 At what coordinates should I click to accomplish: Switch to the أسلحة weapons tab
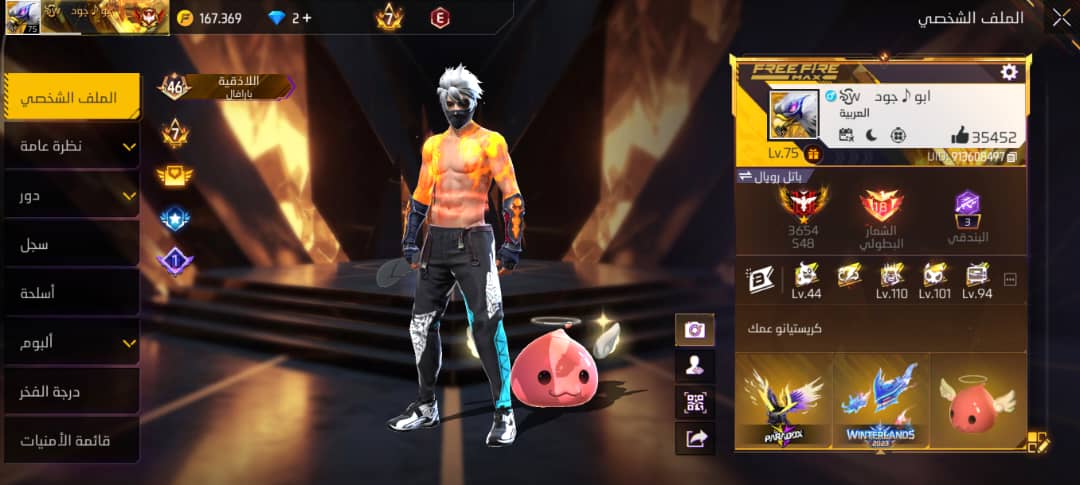tap(70, 293)
